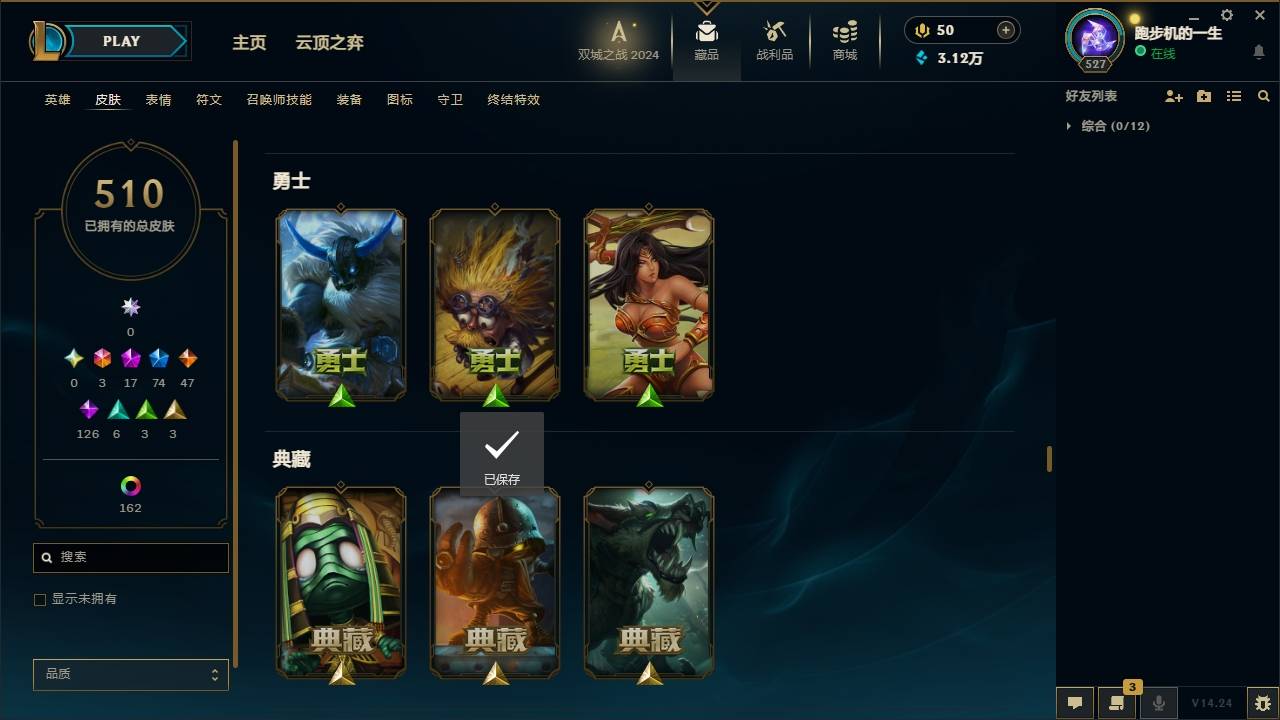
Task: Toggle the friends list view mode icon
Action: (x=1234, y=95)
